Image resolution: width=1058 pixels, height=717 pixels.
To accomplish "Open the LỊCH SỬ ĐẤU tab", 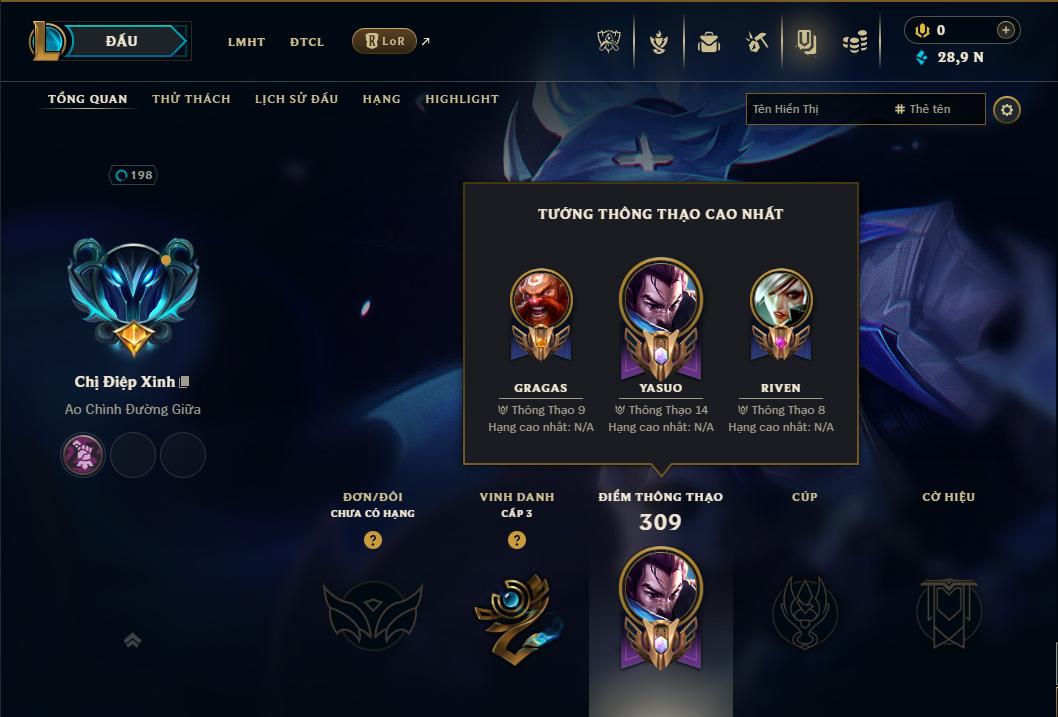I will (x=296, y=99).
